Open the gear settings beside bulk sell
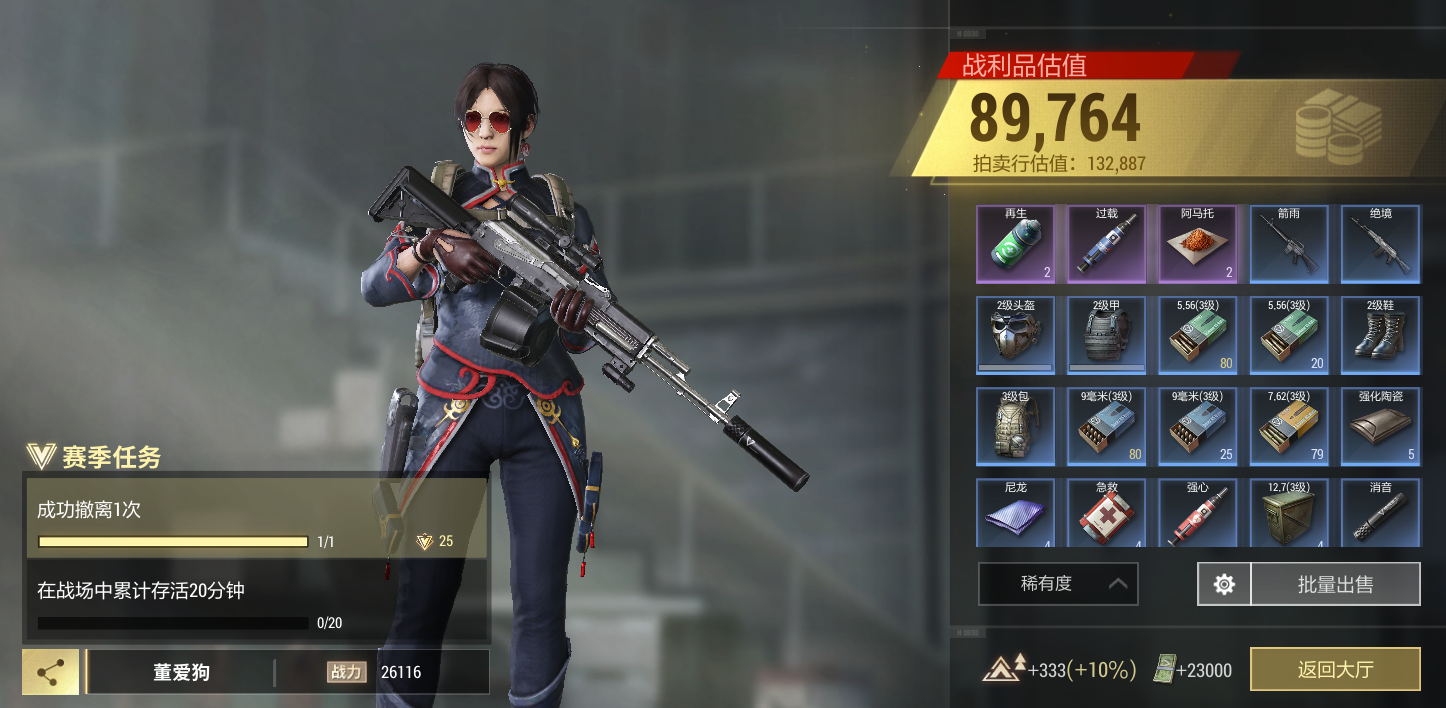This screenshot has height=708, width=1446. pyautogui.click(x=1224, y=584)
